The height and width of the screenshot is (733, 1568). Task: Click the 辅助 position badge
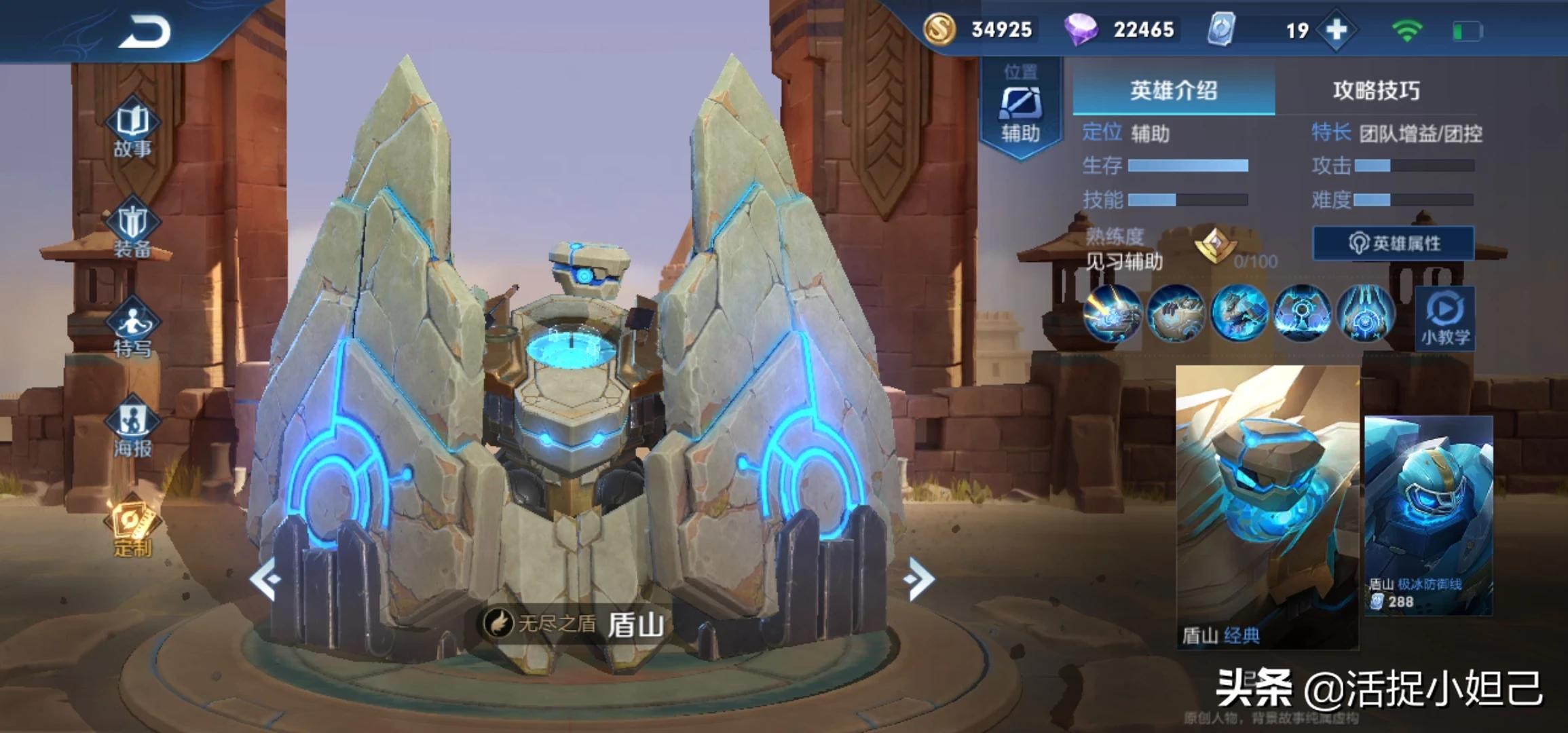coord(1020,109)
